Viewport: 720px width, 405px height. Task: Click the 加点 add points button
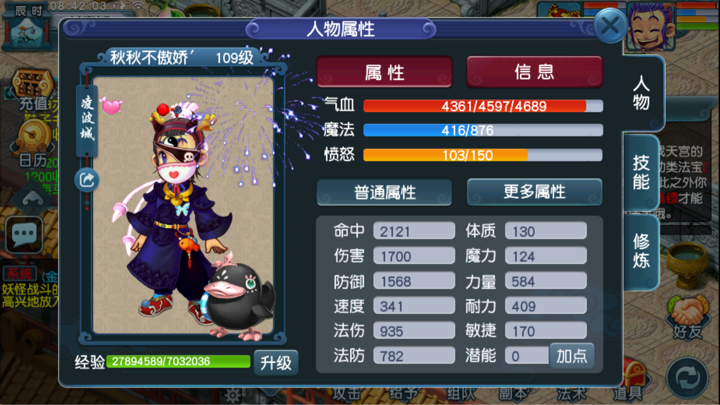point(571,355)
